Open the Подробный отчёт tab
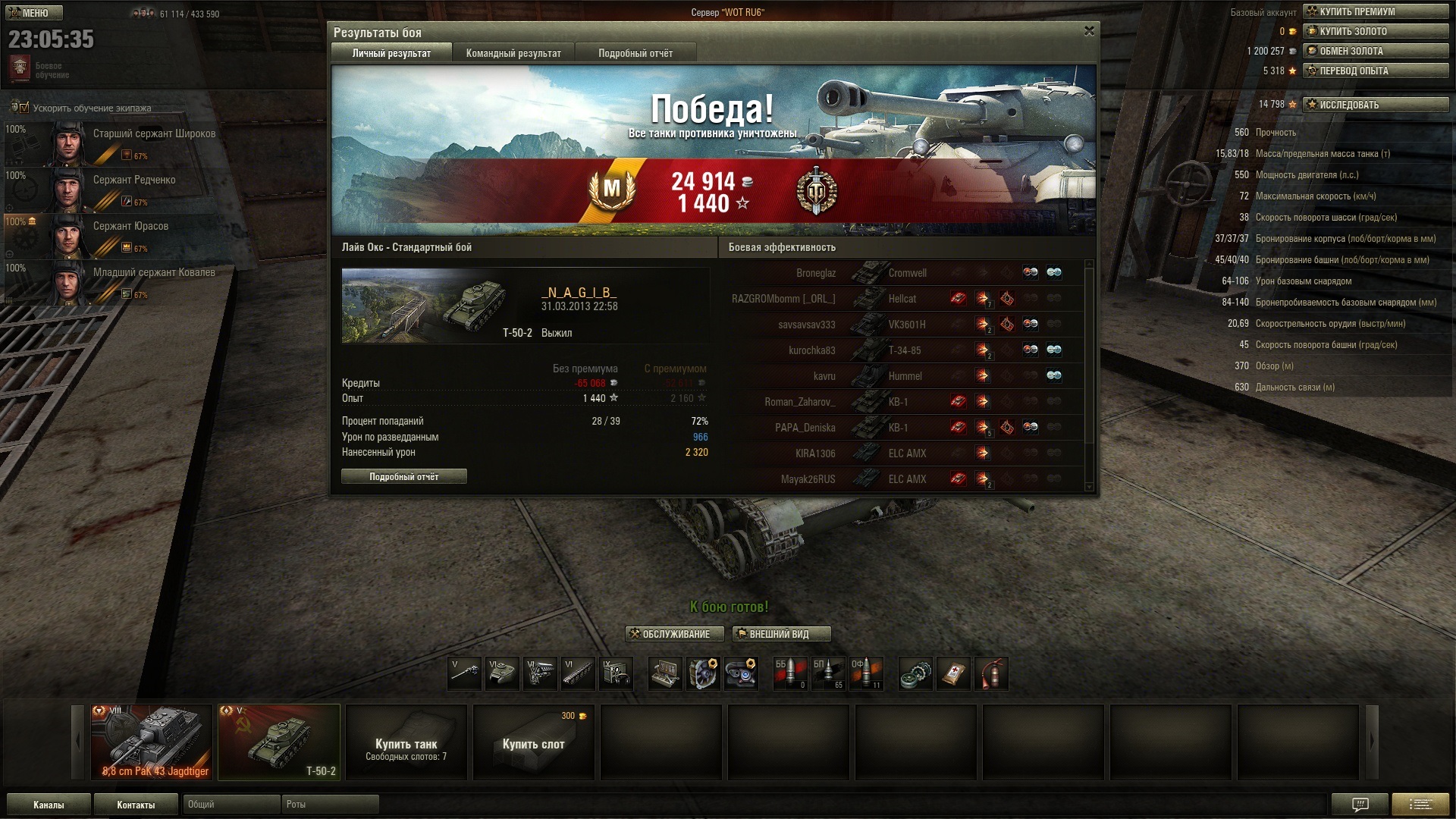The width and height of the screenshot is (1456, 819). pyautogui.click(x=635, y=53)
